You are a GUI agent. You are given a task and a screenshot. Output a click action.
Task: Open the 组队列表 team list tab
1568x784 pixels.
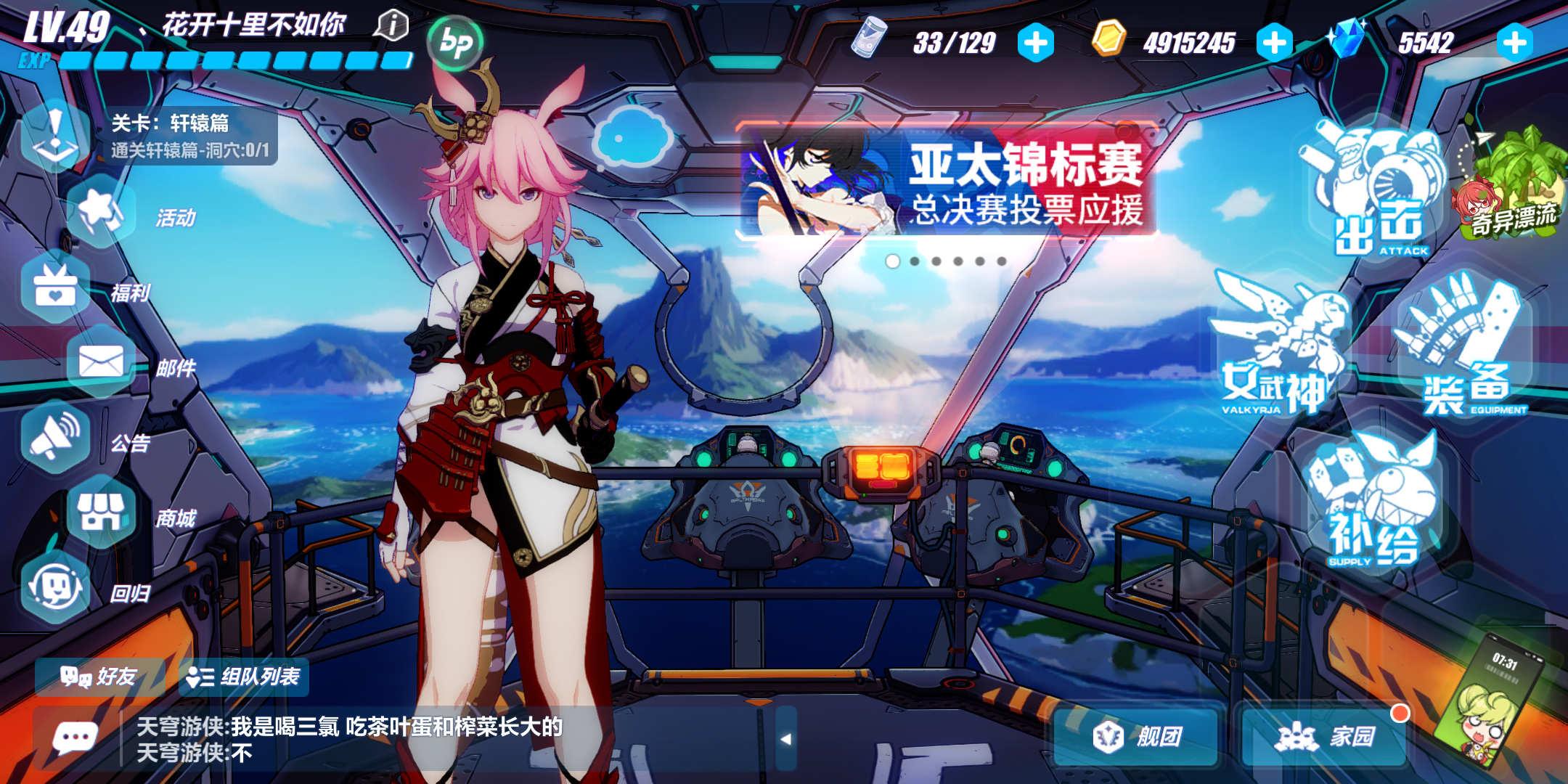tap(241, 677)
